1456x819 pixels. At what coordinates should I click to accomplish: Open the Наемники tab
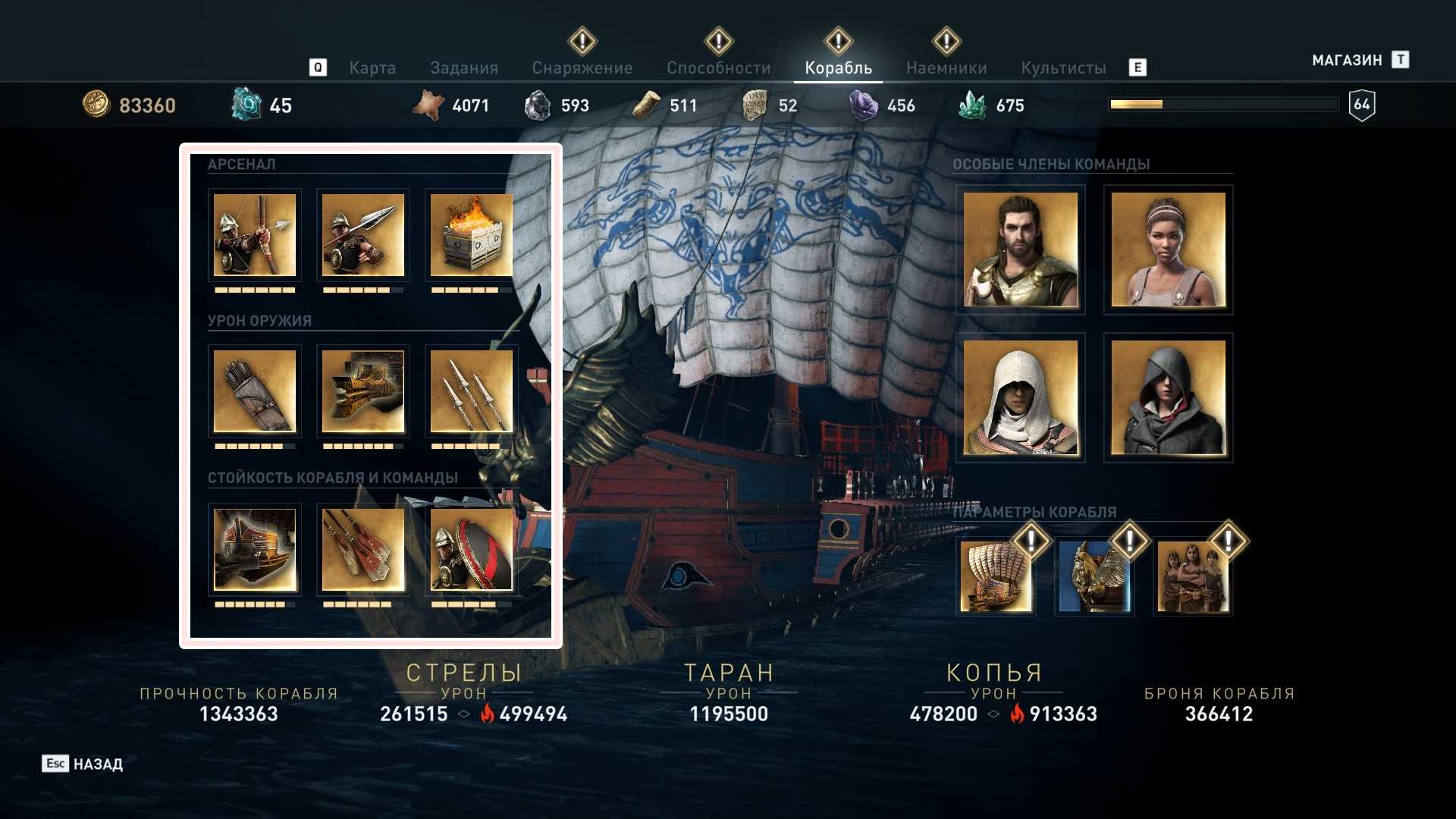coord(946,68)
